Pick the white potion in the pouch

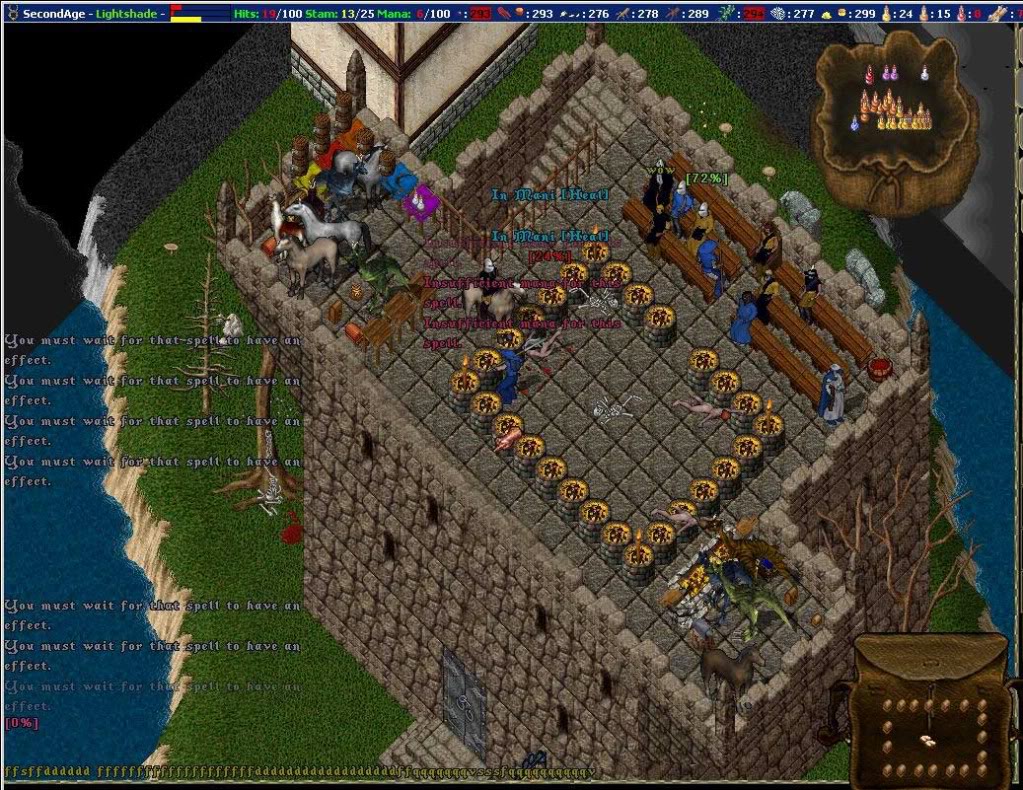pos(924,73)
